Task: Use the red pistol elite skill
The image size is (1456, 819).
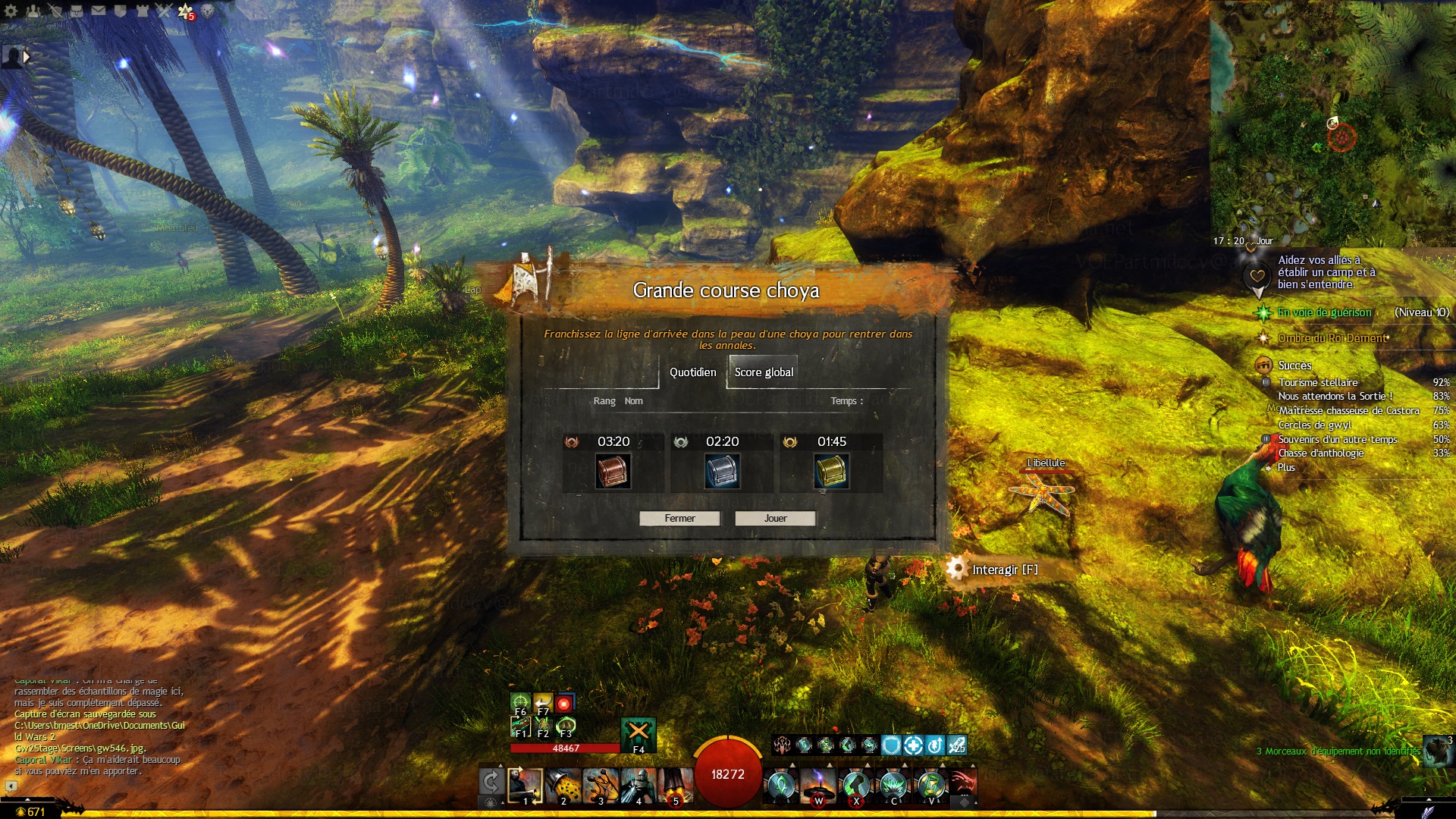Action: pos(962,783)
